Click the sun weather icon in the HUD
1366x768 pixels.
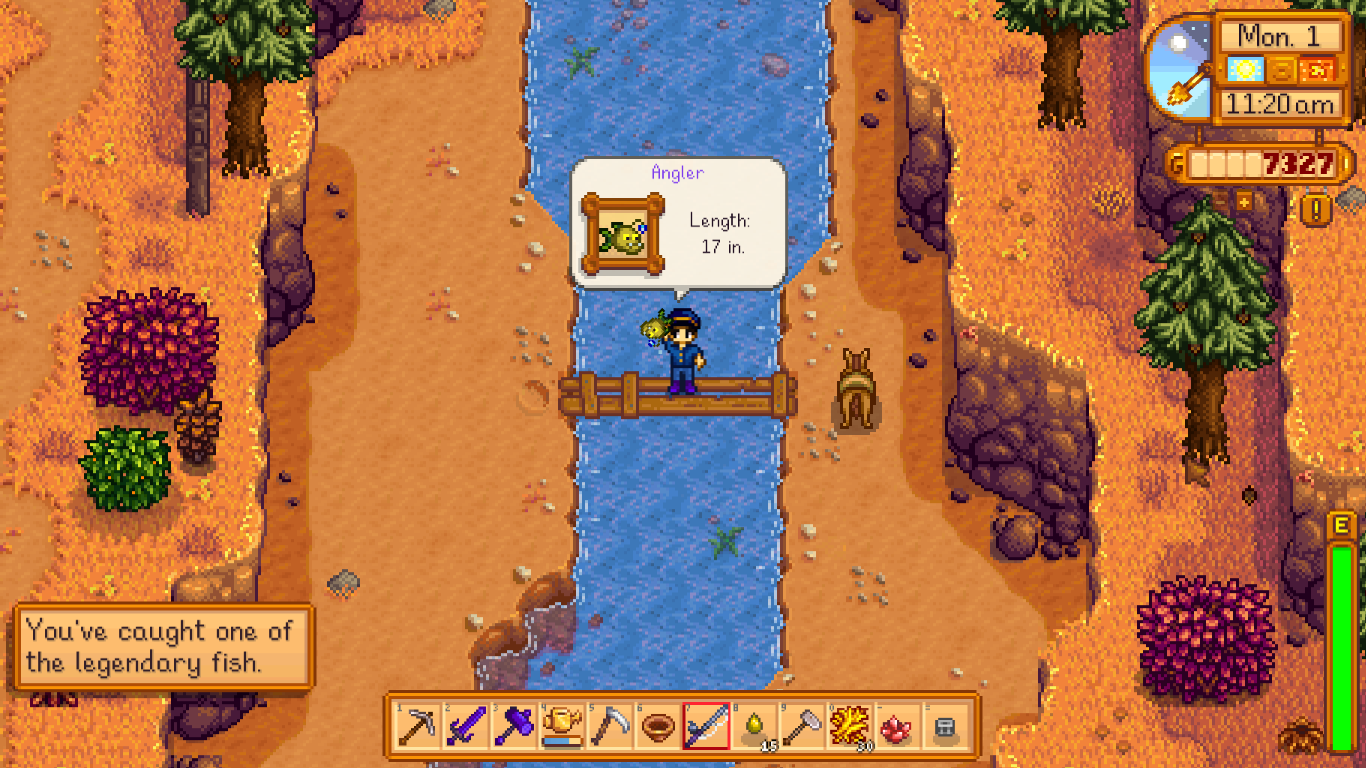coord(1245,69)
